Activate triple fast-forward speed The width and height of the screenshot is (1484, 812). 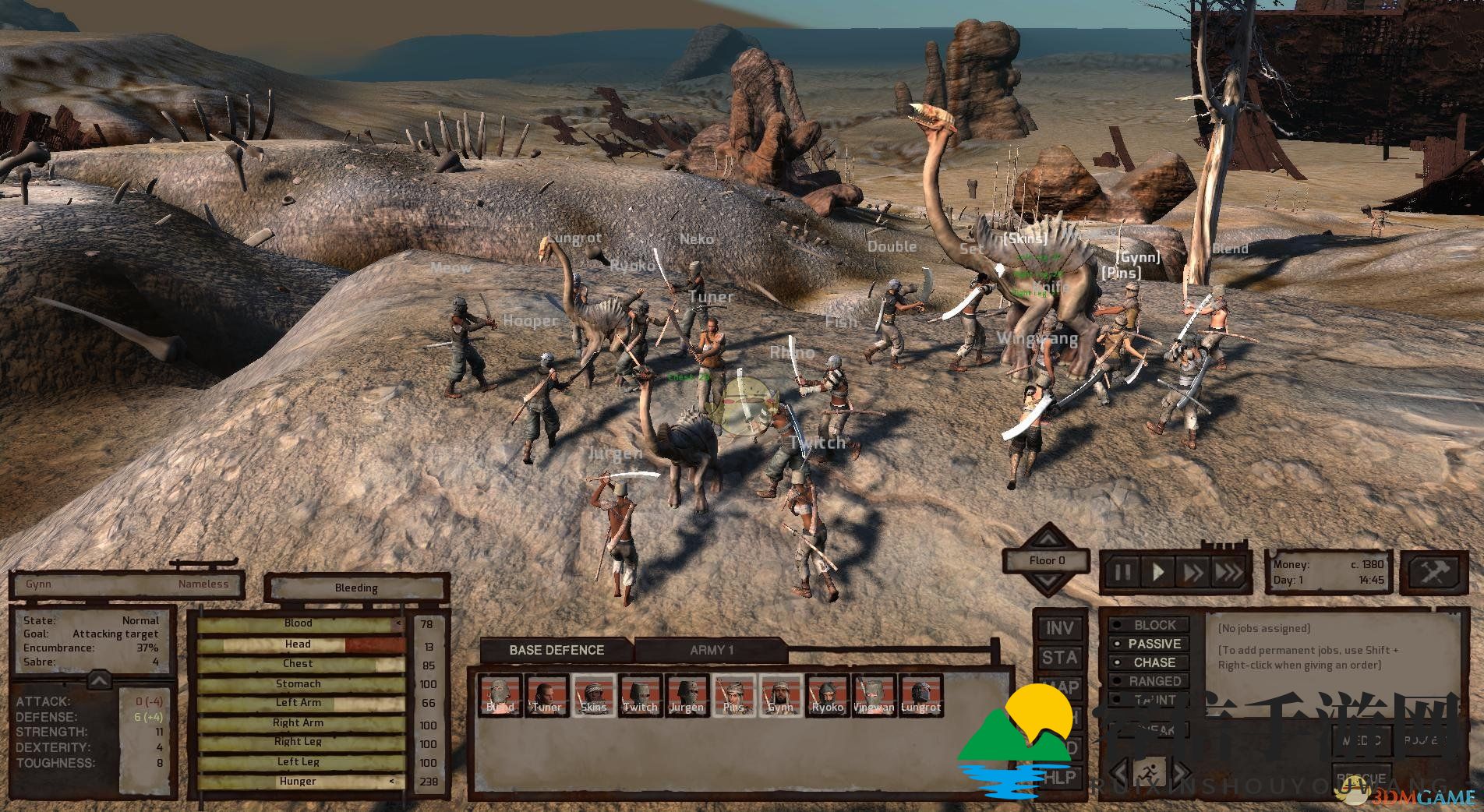[x=1229, y=573]
